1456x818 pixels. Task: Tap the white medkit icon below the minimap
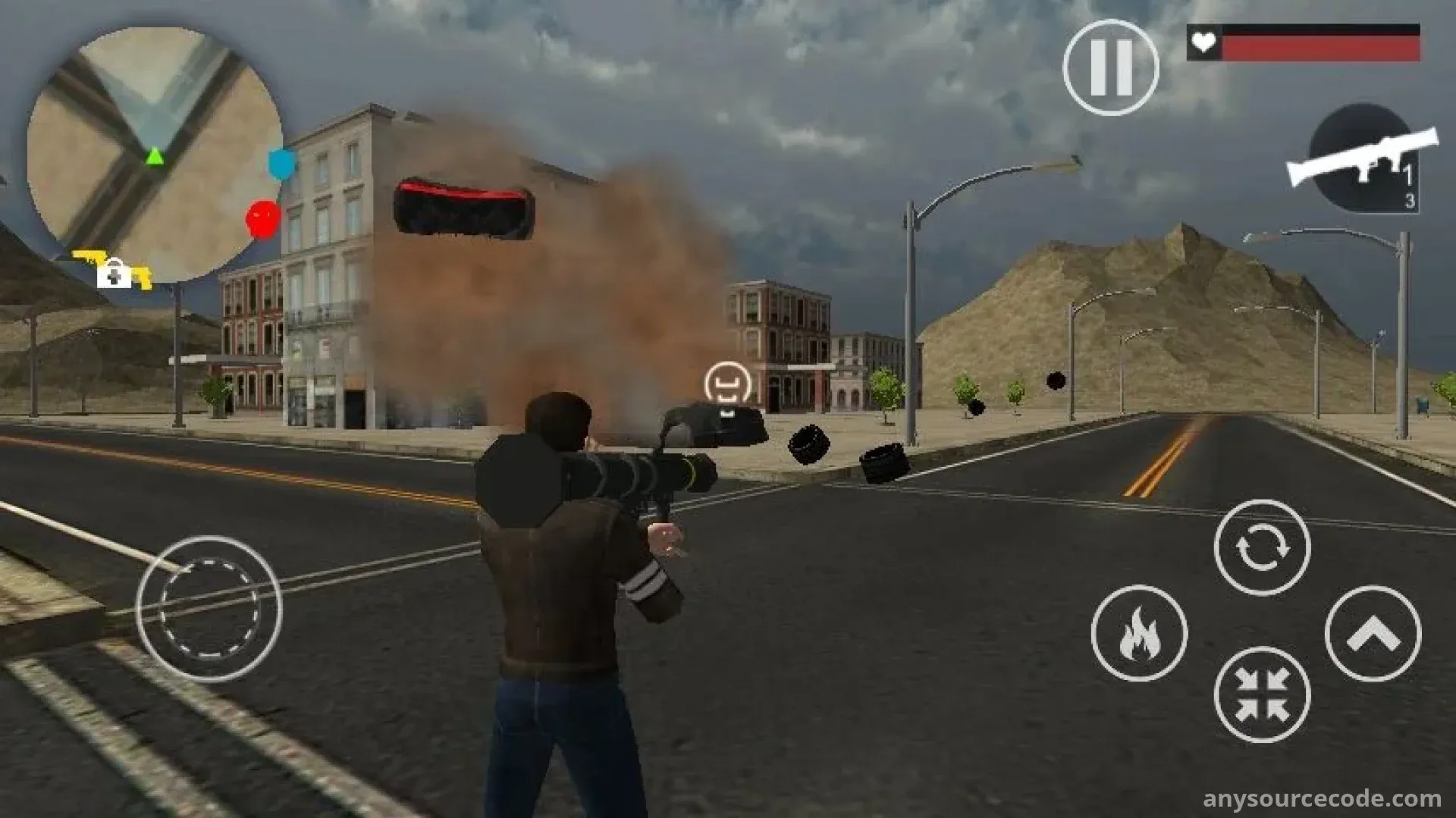[x=115, y=273]
